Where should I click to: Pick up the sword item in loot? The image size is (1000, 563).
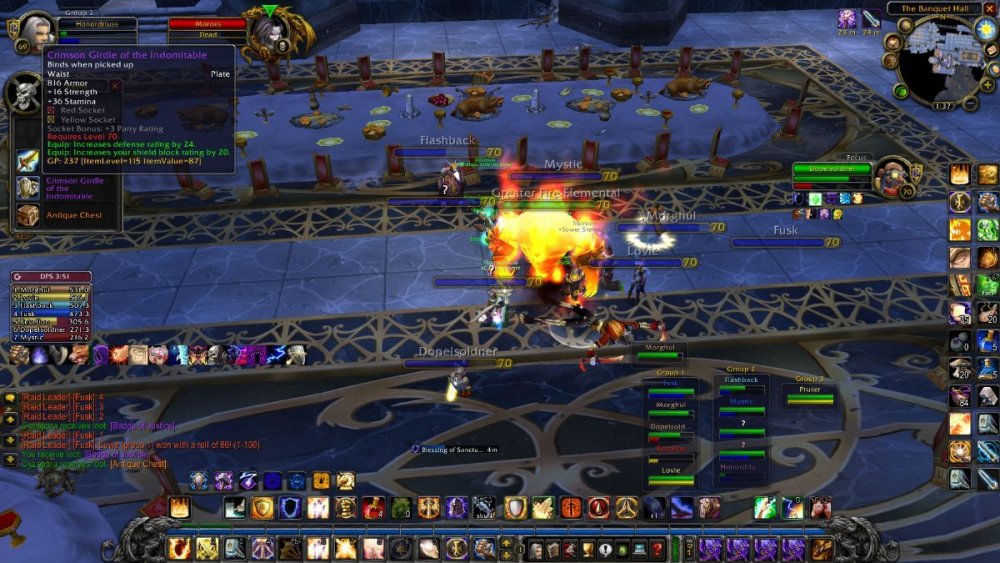point(28,161)
